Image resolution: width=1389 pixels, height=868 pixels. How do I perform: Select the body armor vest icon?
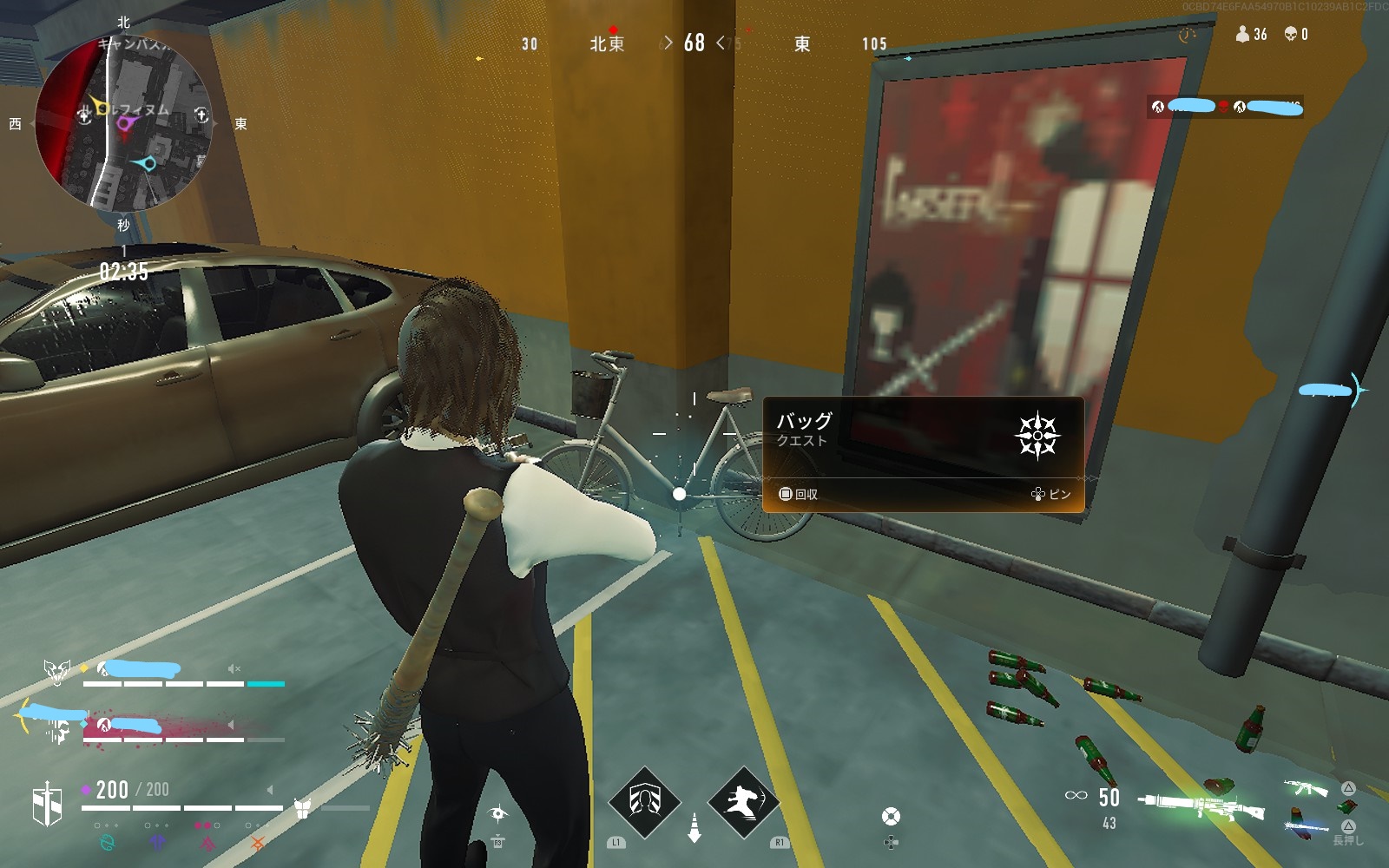coord(302,808)
